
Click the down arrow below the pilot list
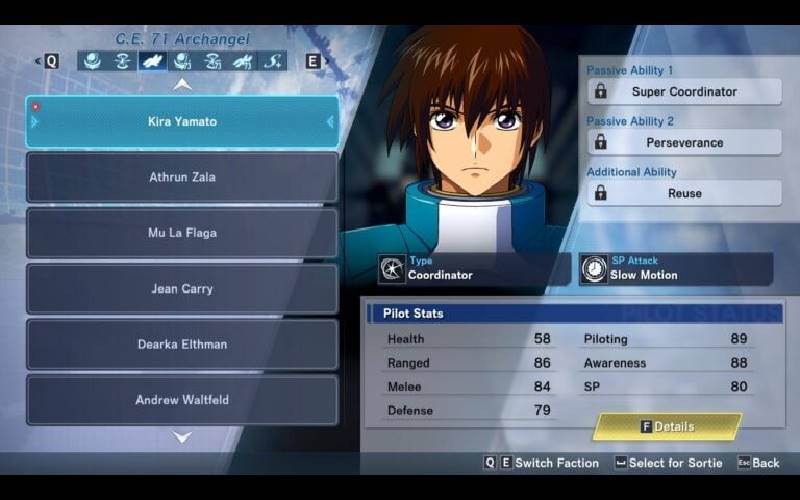182,437
